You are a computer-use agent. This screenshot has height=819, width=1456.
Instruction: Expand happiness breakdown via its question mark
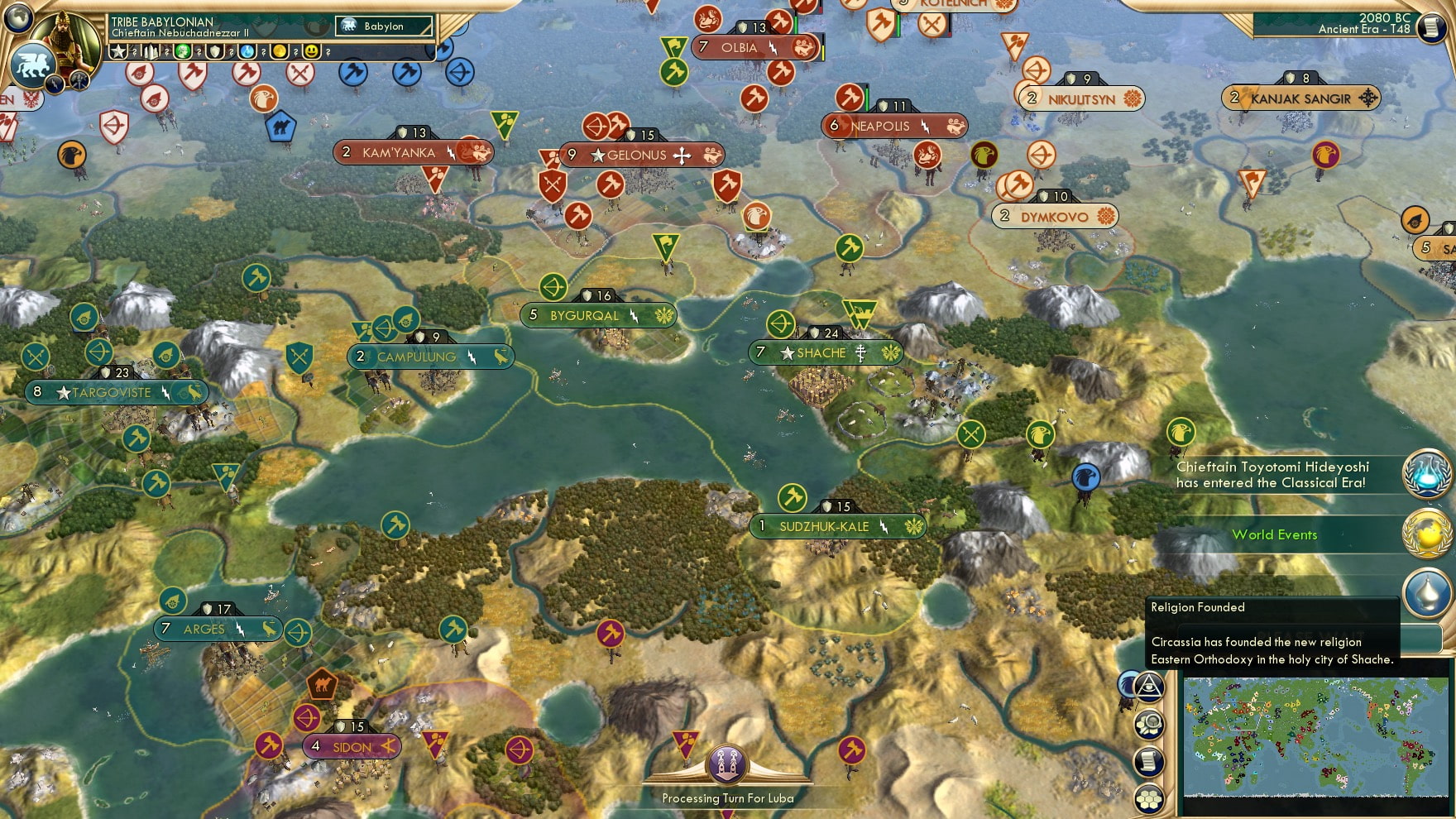328,52
